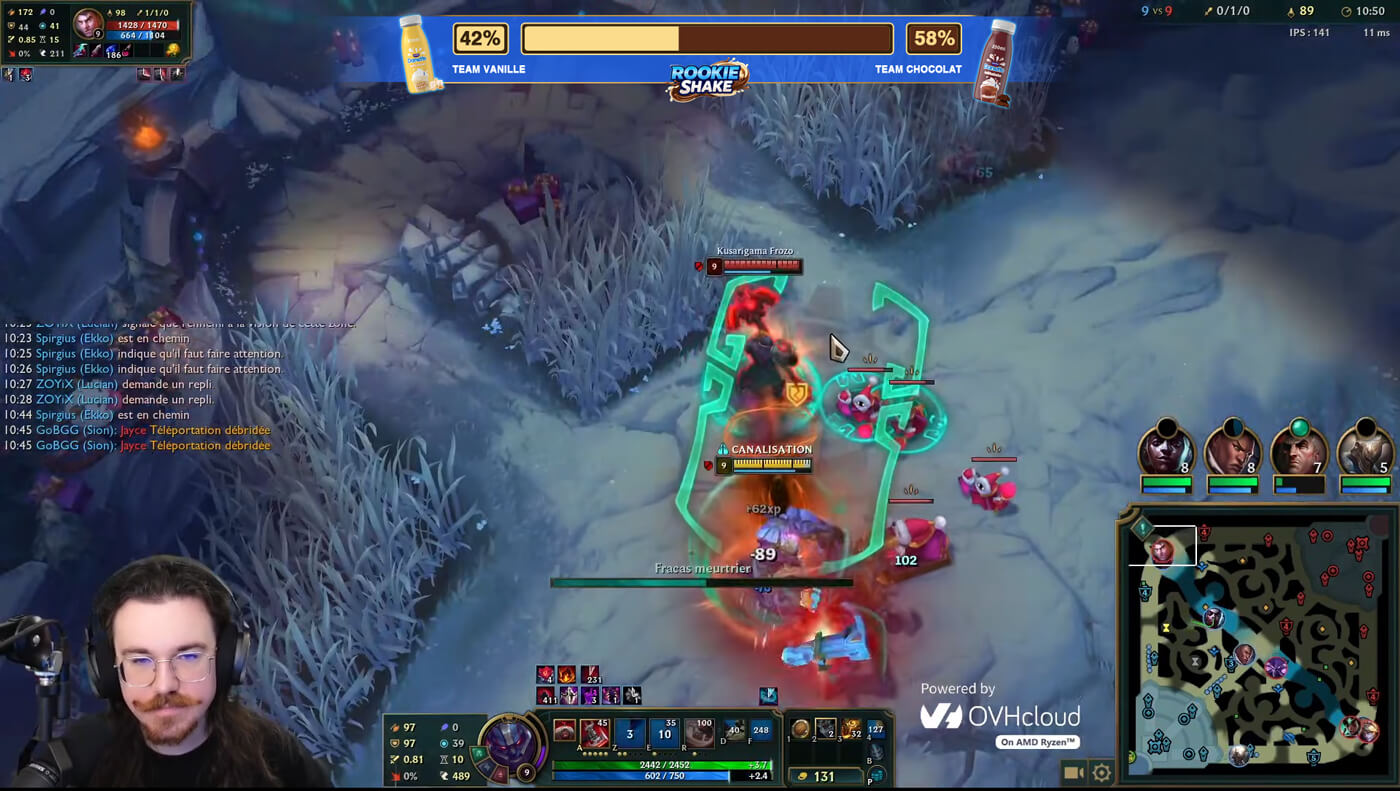Image resolution: width=1400 pixels, height=791 pixels.
Task: Select the trinket ward icon beside the items
Action: [876, 729]
